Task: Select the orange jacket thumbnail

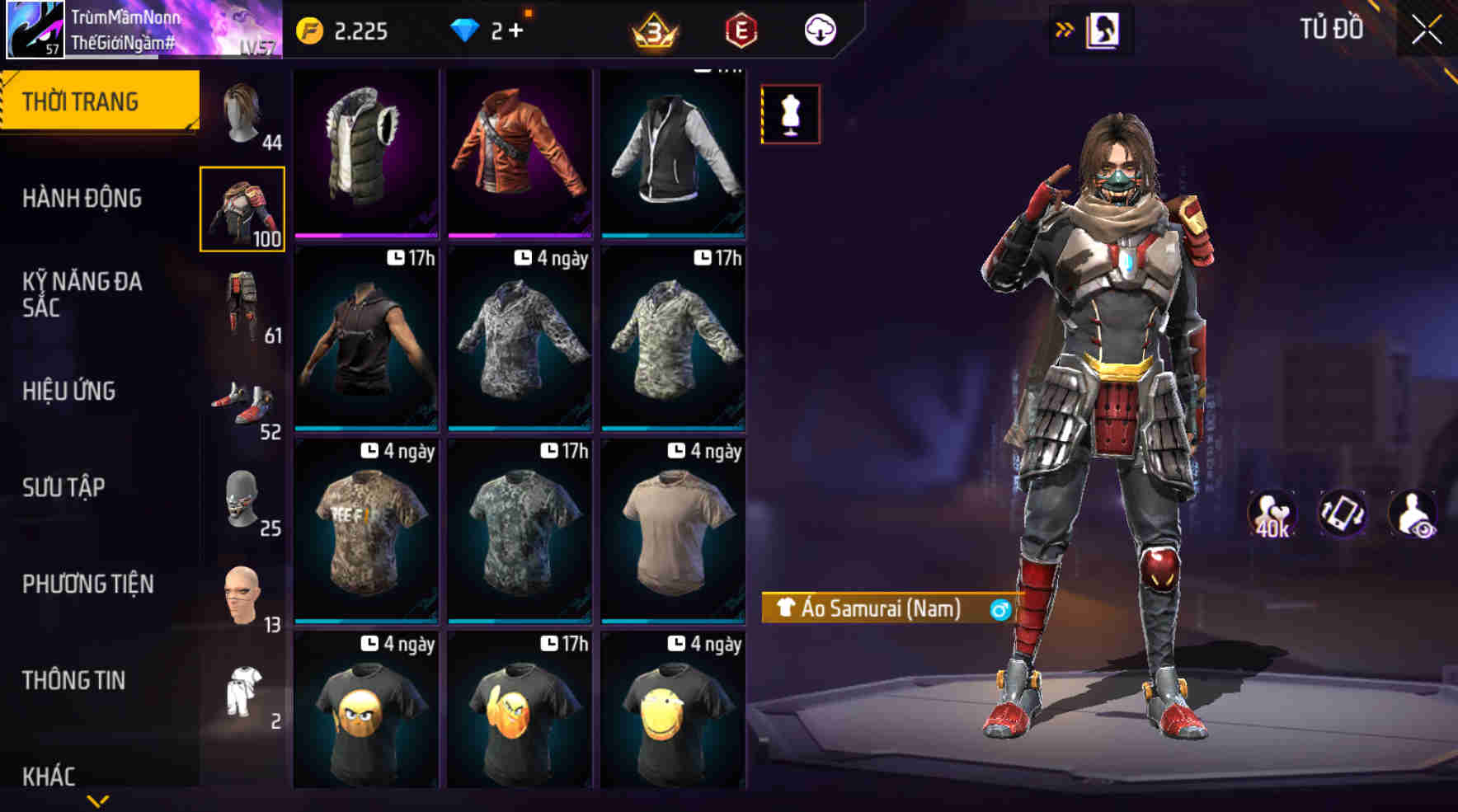Action: point(518,148)
